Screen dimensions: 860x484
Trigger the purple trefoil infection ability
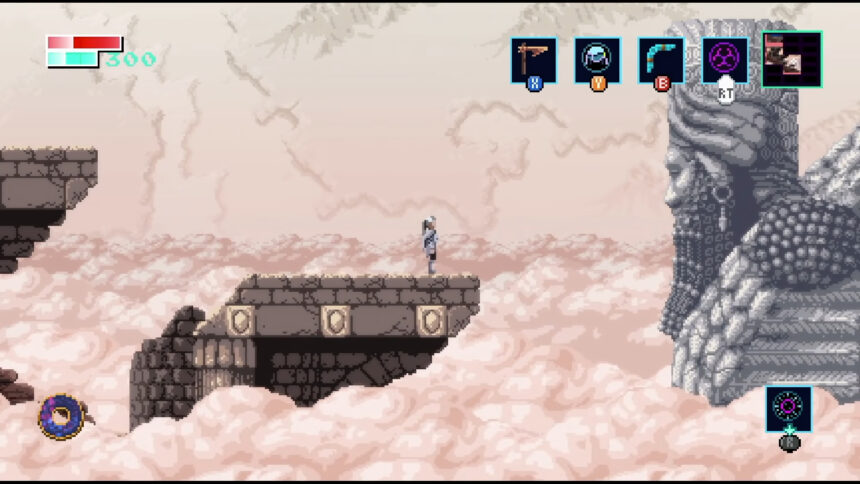pos(724,59)
